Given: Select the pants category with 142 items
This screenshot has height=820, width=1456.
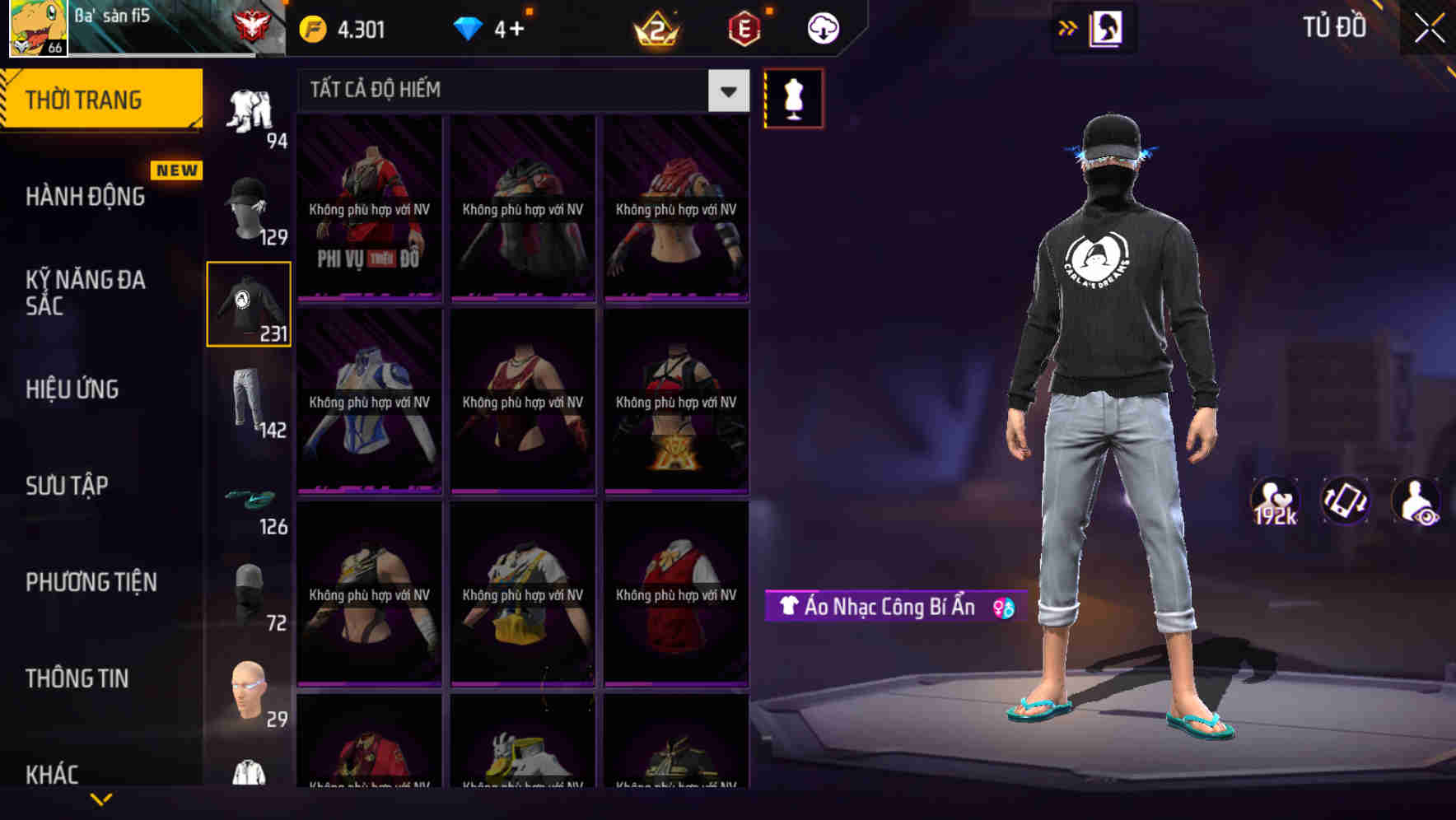Looking at the screenshot, I should point(249,399).
